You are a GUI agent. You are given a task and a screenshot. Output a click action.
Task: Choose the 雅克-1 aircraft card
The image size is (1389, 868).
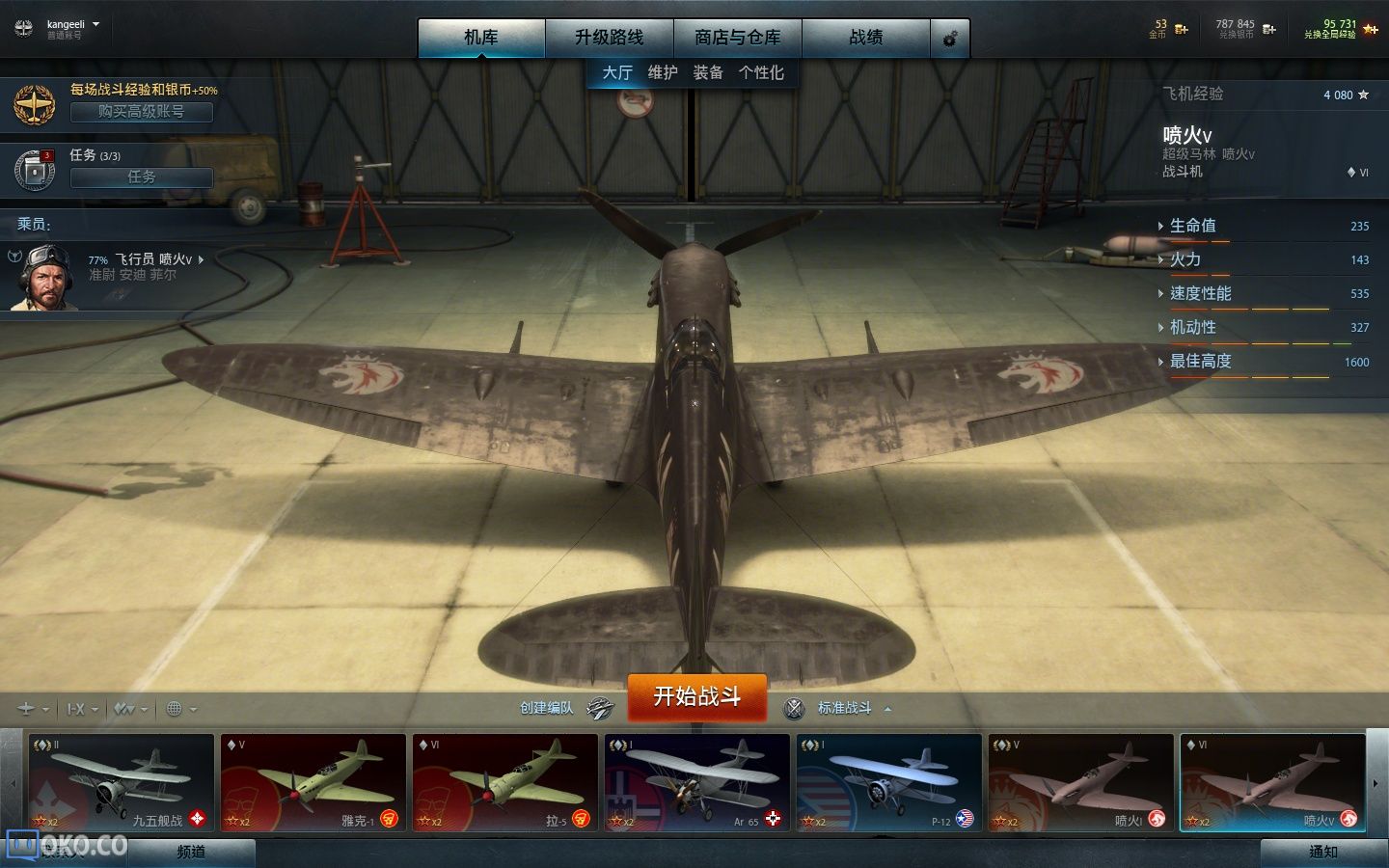click(x=313, y=782)
